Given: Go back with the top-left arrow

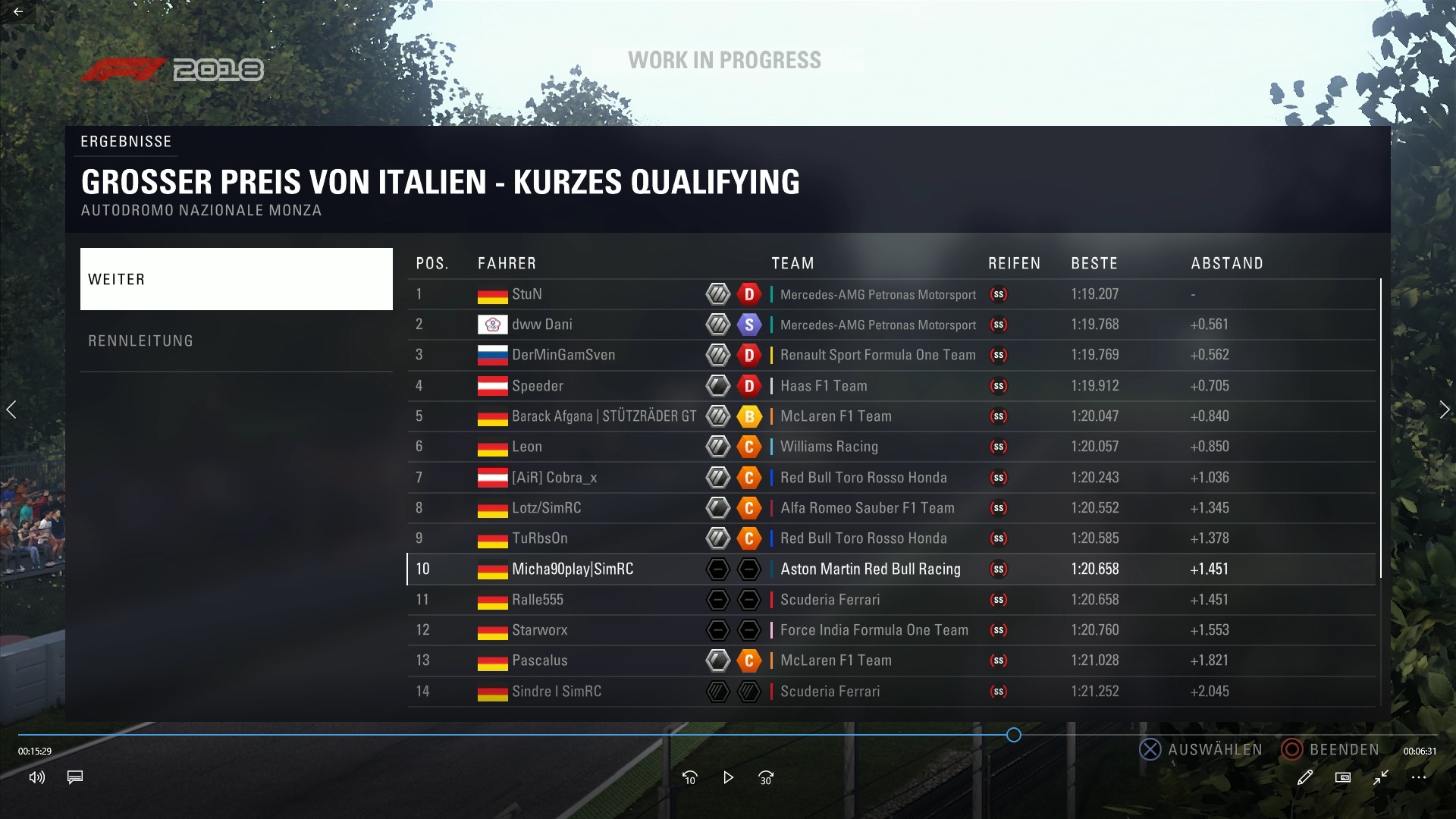Looking at the screenshot, I should [18, 11].
